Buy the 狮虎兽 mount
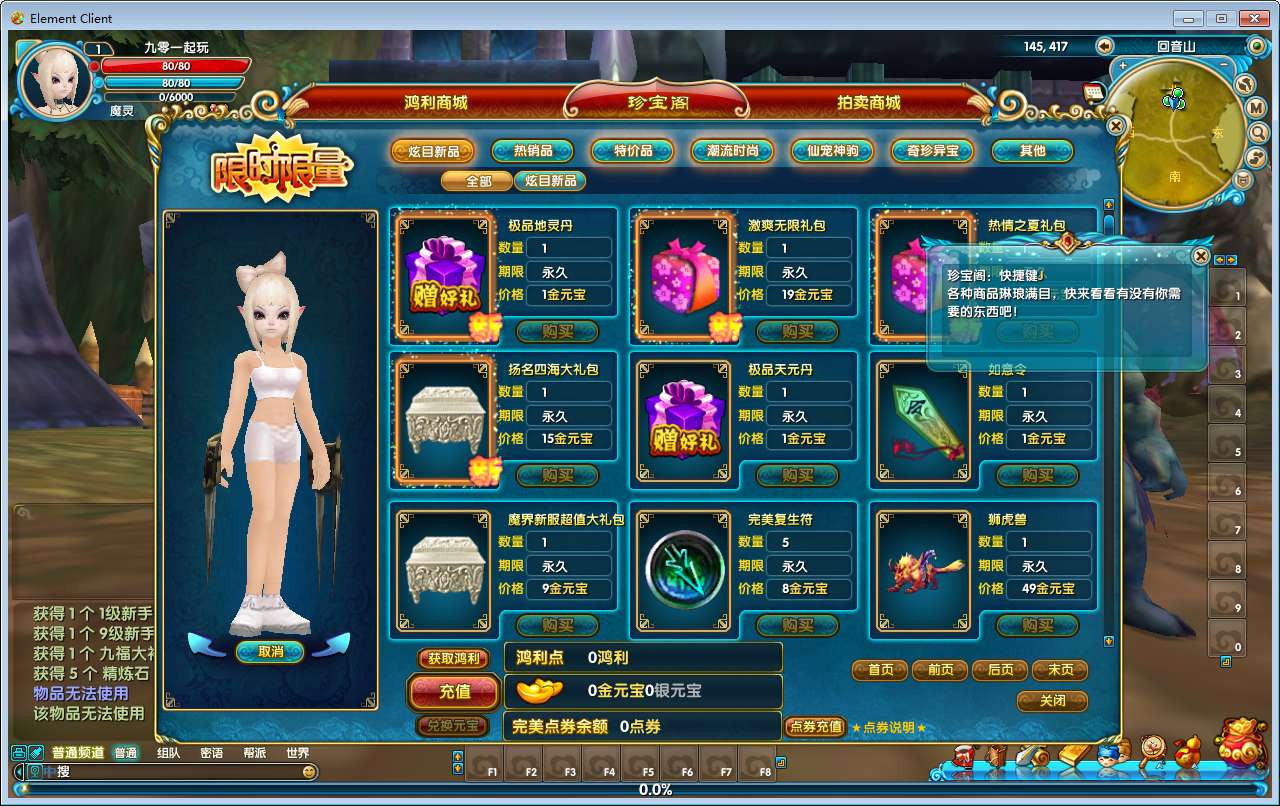Screen dimensions: 1280x806 point(1037,625)
